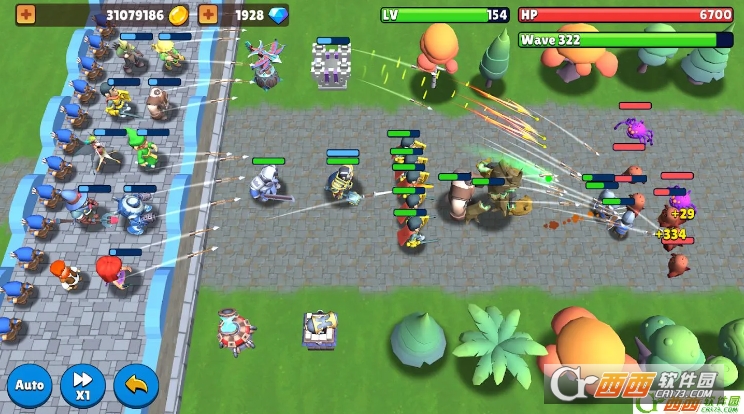744x414 pixels.
Task: Change game speed with the X1 fast-forward button
Action: (x=82, y=385)
